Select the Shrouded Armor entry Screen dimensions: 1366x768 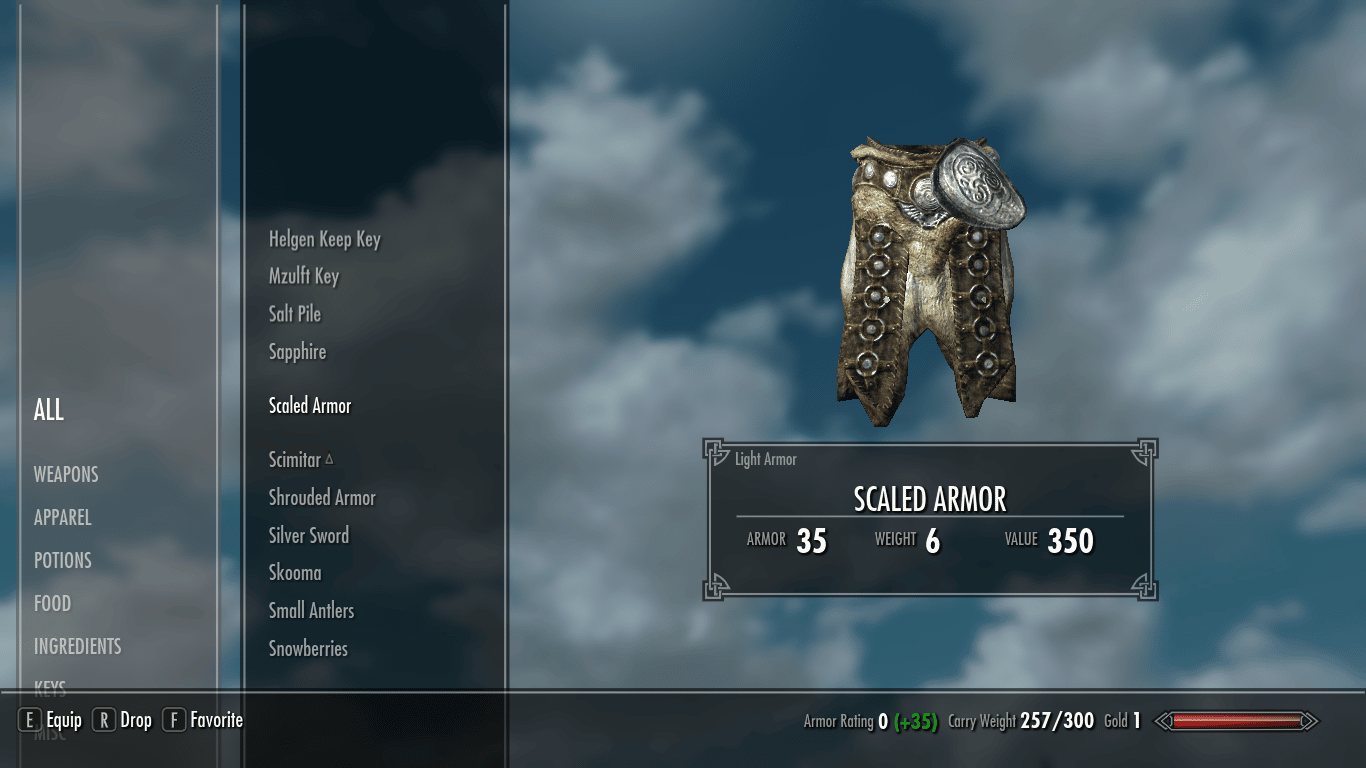[x=321, y=497]
